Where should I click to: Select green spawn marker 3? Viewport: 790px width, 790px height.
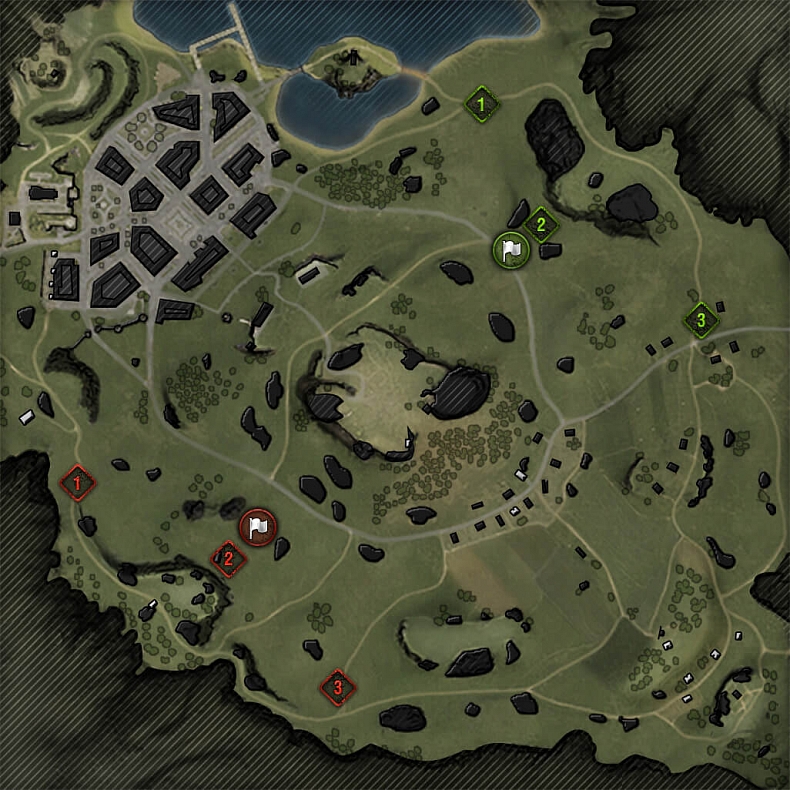tap(701, 320)
